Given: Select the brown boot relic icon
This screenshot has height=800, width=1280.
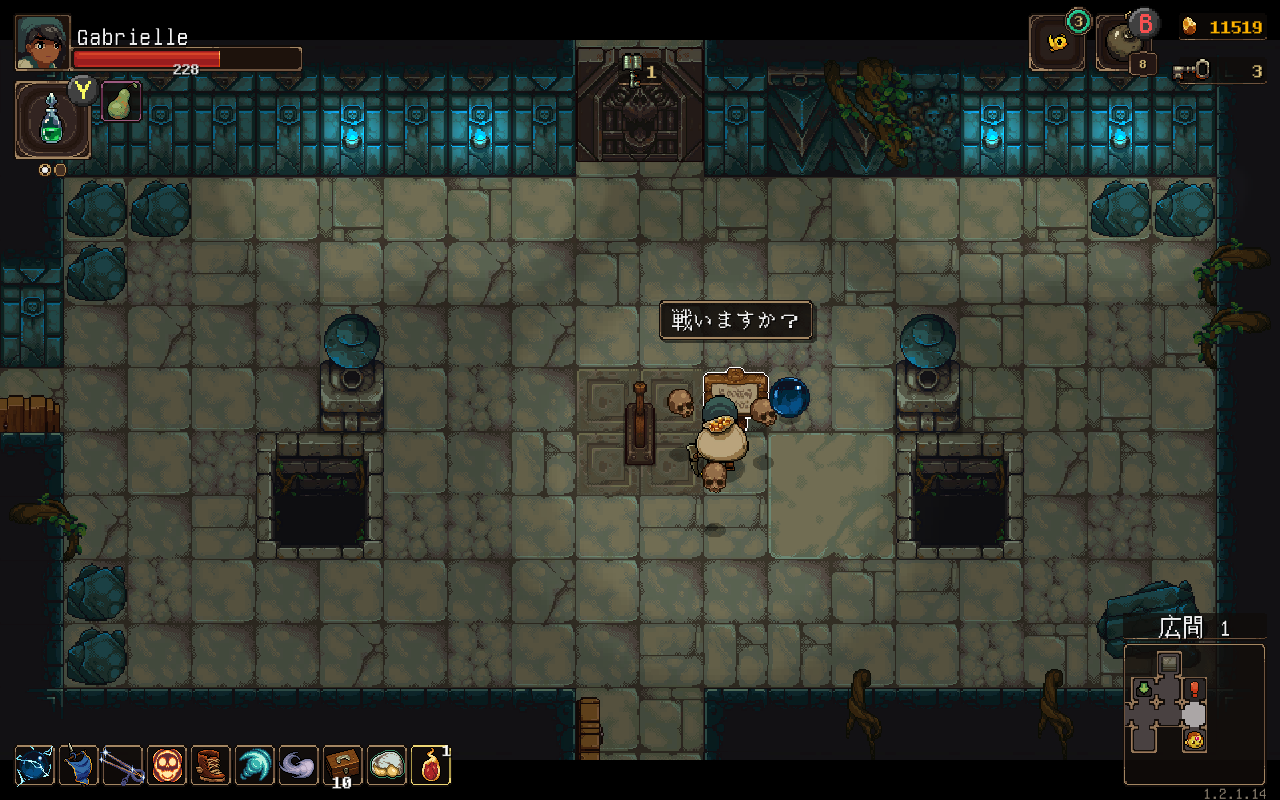Looking at the screenshot, I should (x=211, y=766).
